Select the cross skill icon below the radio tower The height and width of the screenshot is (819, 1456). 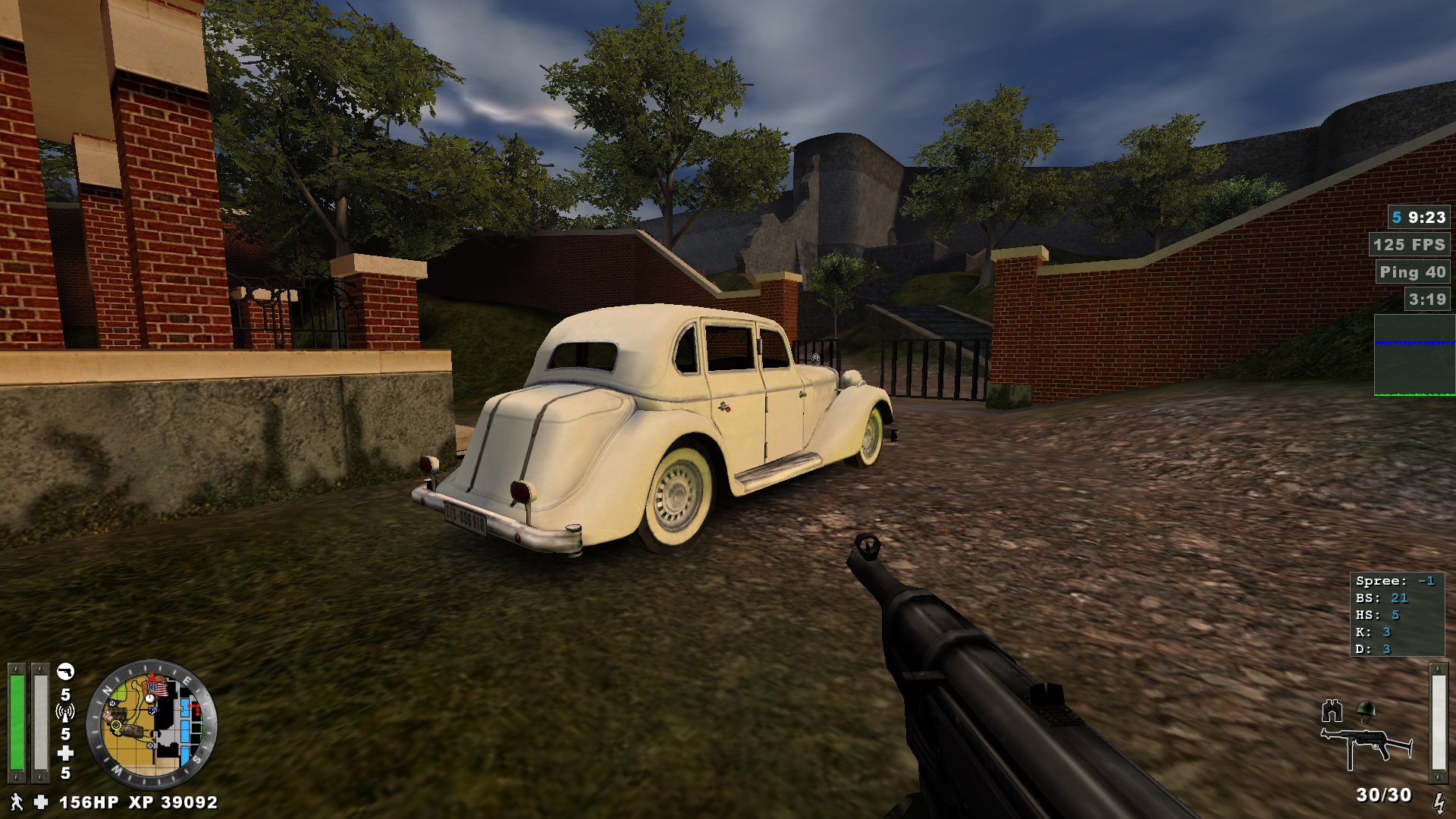pyautogui.click(x=66, y=753)
